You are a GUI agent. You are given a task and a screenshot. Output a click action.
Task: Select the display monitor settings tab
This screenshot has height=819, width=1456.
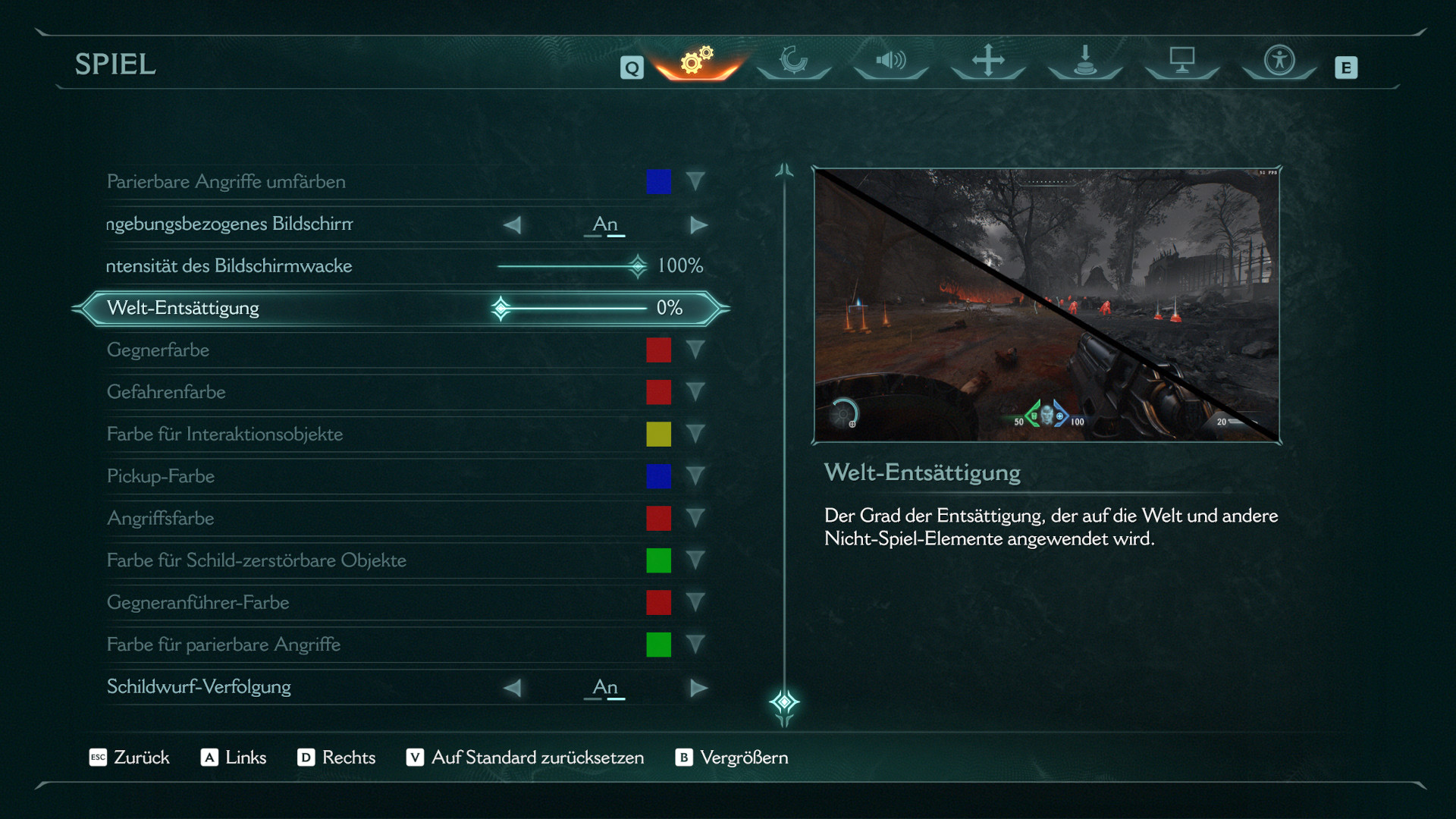(1182, 61)
